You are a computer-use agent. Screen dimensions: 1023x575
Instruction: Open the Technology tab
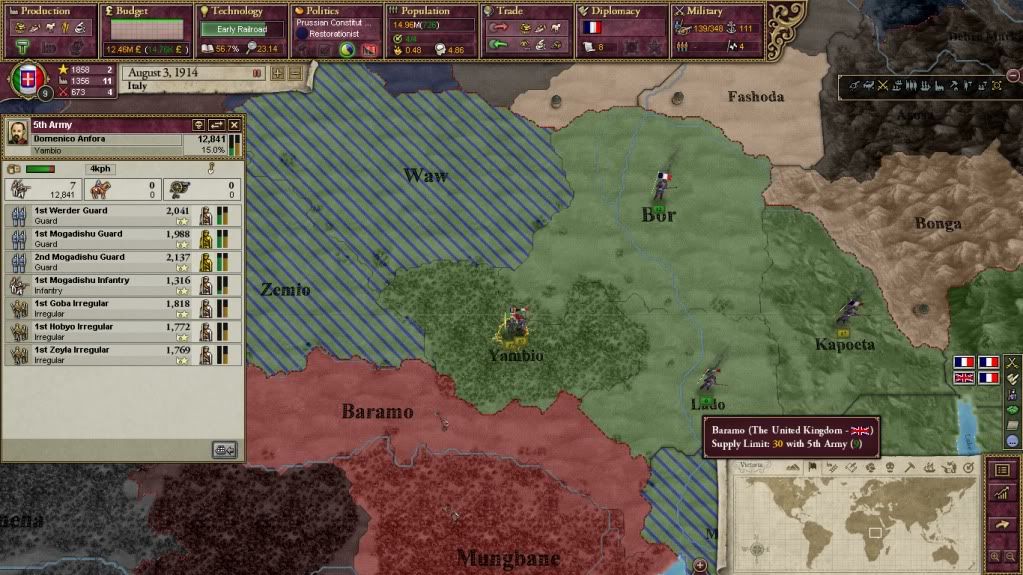pos(240,12)
